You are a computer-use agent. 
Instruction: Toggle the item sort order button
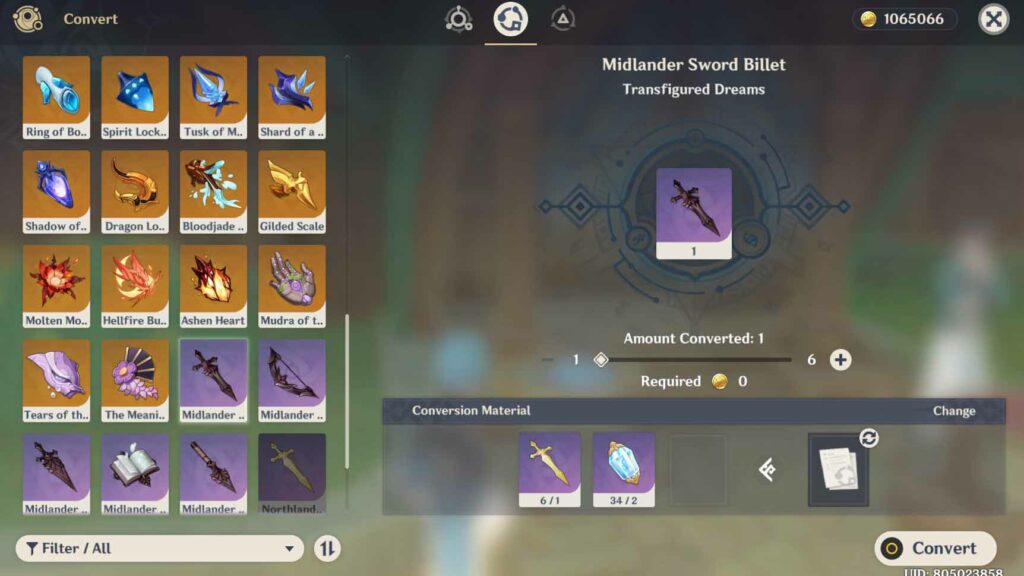[x=327, y=548]
